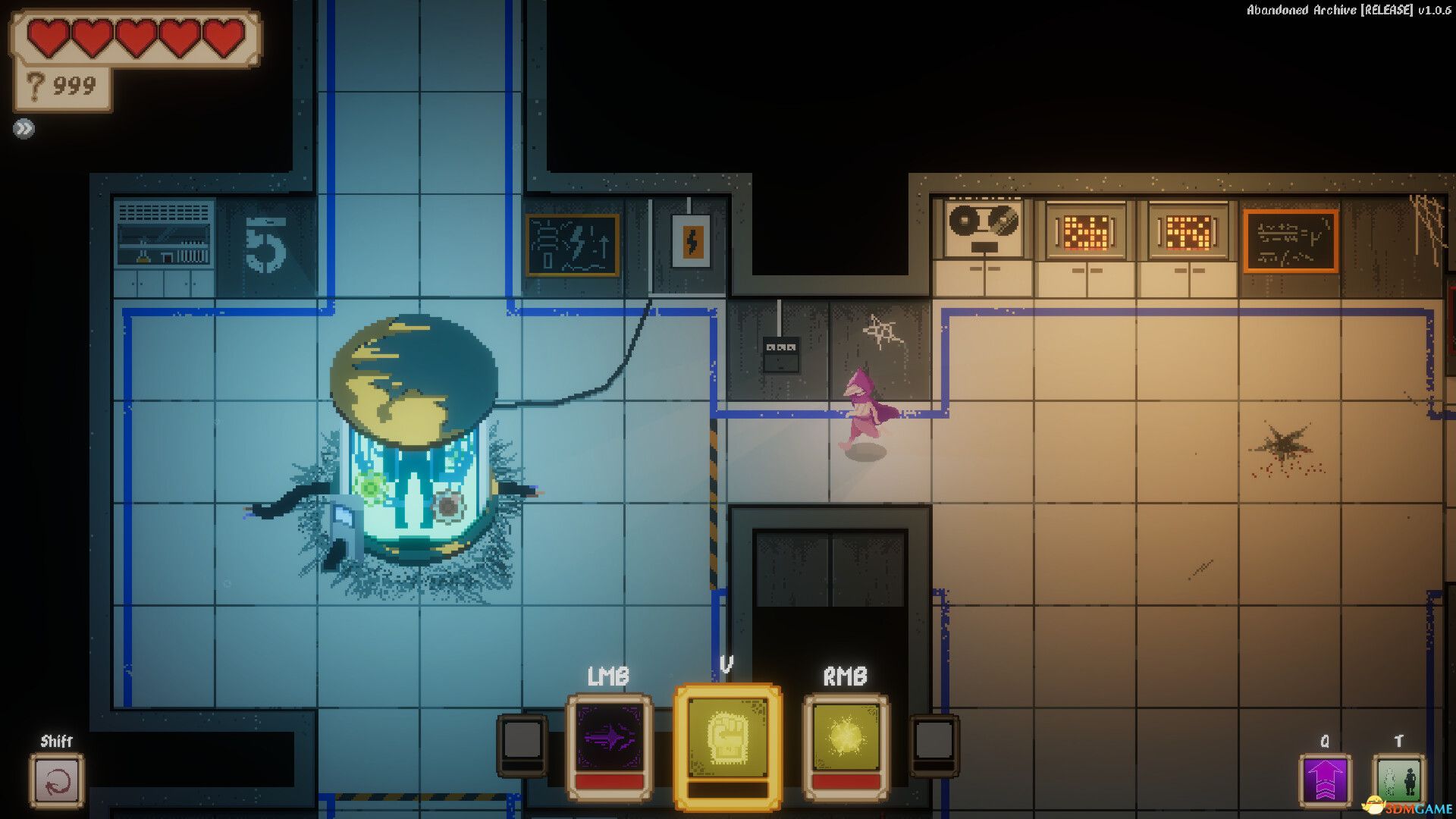This screenshot has width=1456, height=819.
Task: Click the Q purple upgrade arrow icon
Action: [x=1324, y=781]
